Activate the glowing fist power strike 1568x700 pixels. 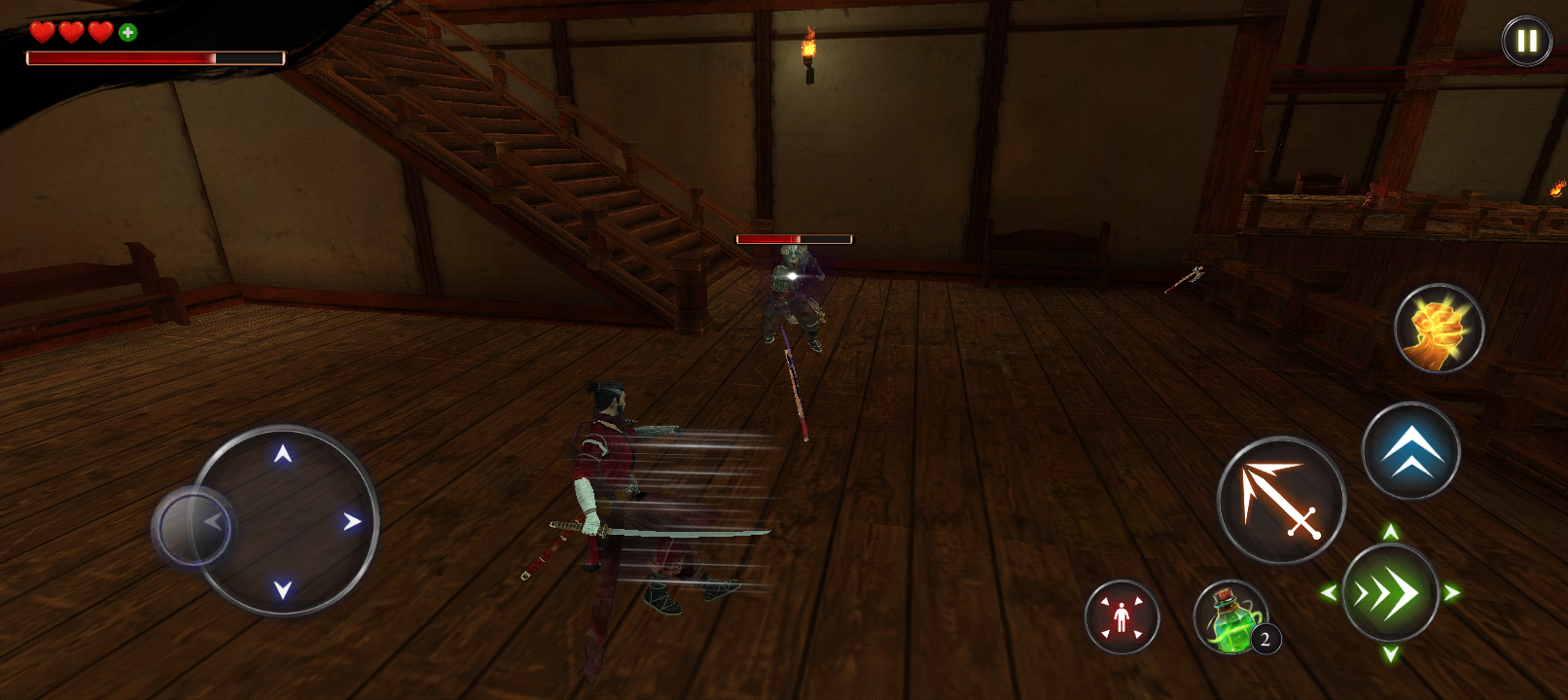pyautogui.click(x=1440, y=330)
